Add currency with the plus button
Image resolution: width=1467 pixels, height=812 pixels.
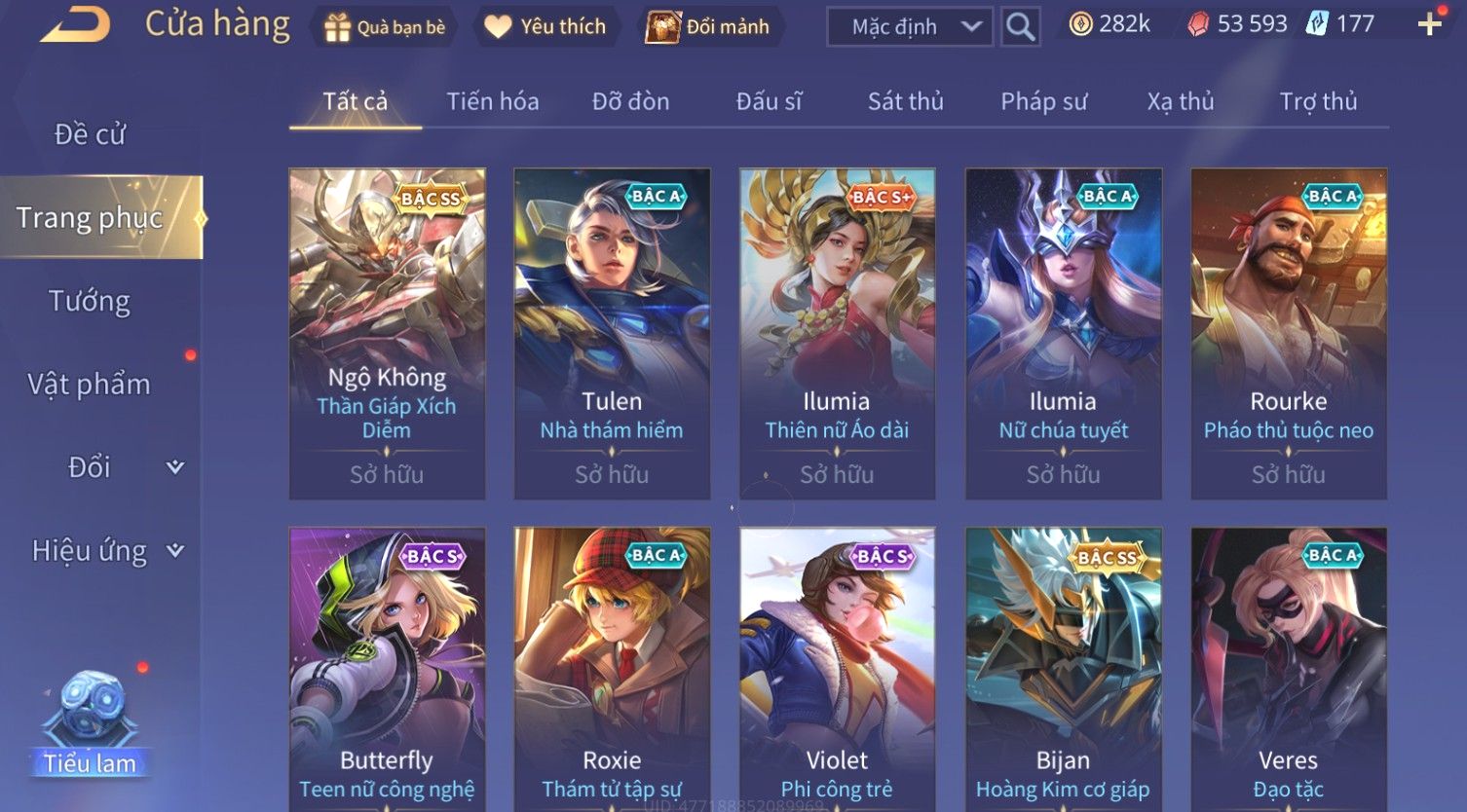point(1429,24)
